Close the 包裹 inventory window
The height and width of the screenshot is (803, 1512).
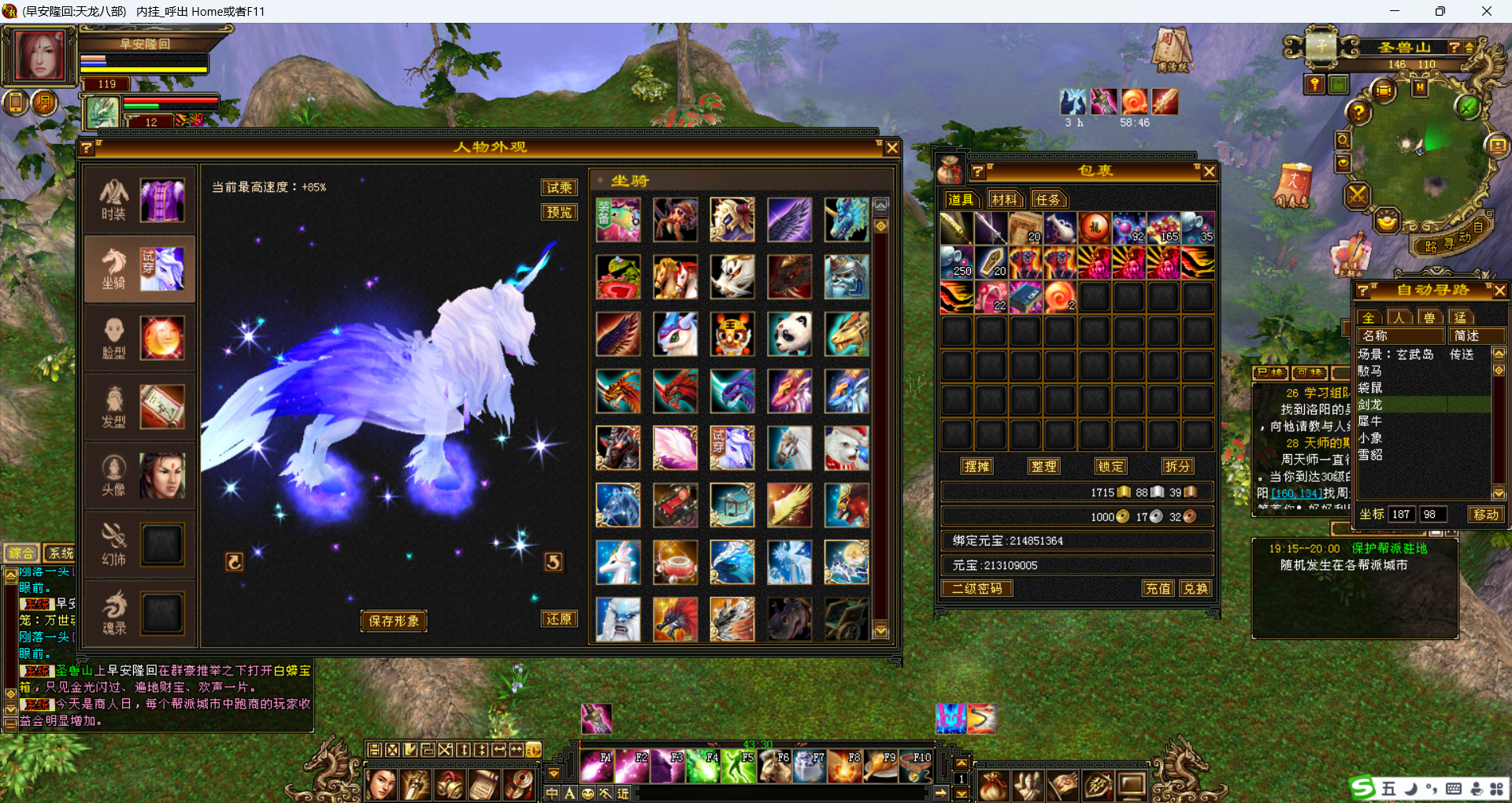[1210, 172]
